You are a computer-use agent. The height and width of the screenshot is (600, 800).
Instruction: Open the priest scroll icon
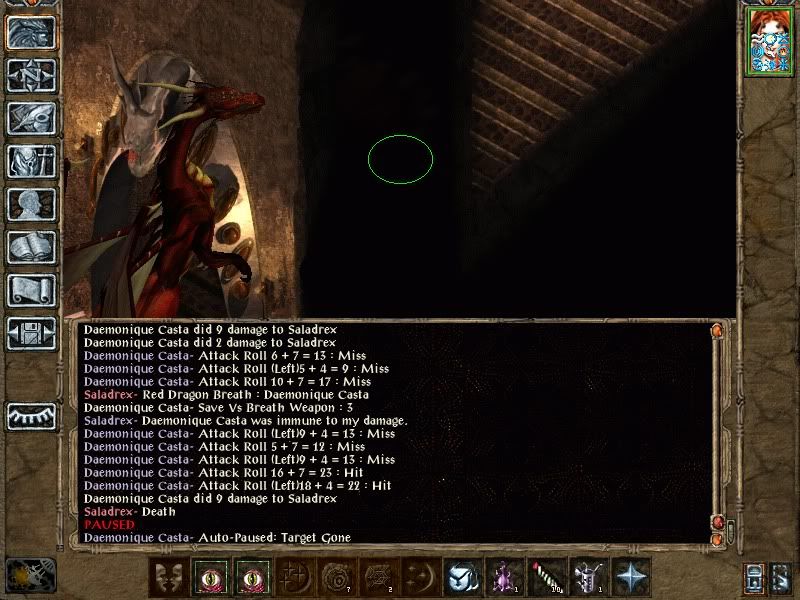[30, 290]
